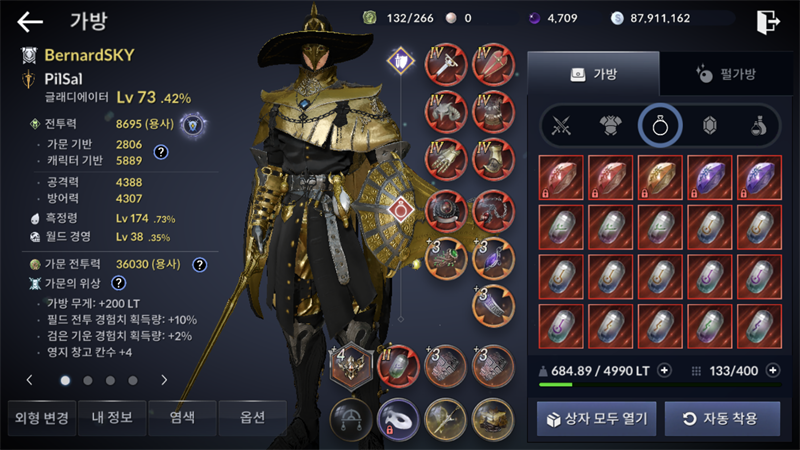Exit the bag screen via door icon
Viewport: 800px width, 450px height.
pos(768,21)
